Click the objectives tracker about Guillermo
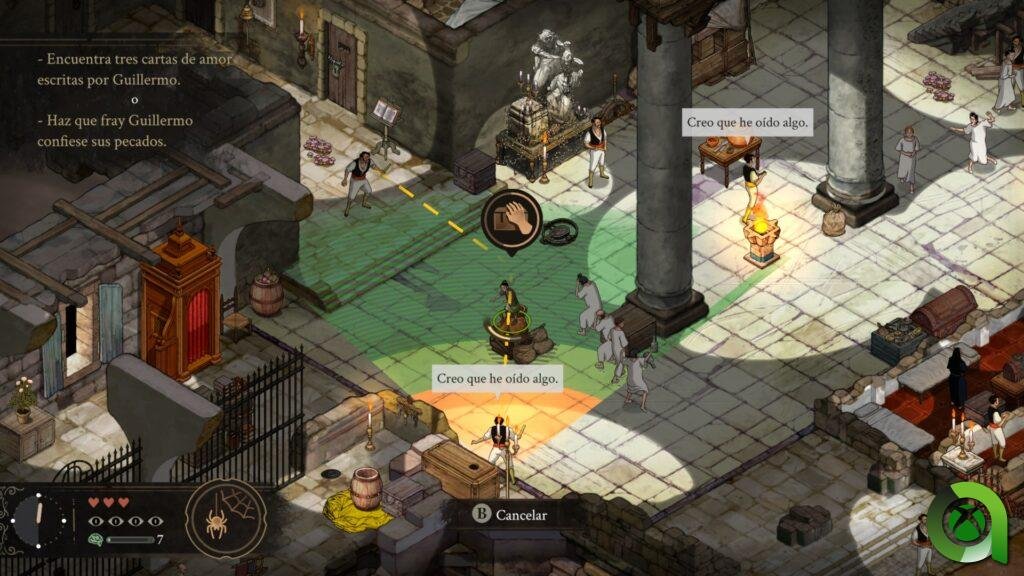The image size is (1024, 576). [x=134, y=100]
